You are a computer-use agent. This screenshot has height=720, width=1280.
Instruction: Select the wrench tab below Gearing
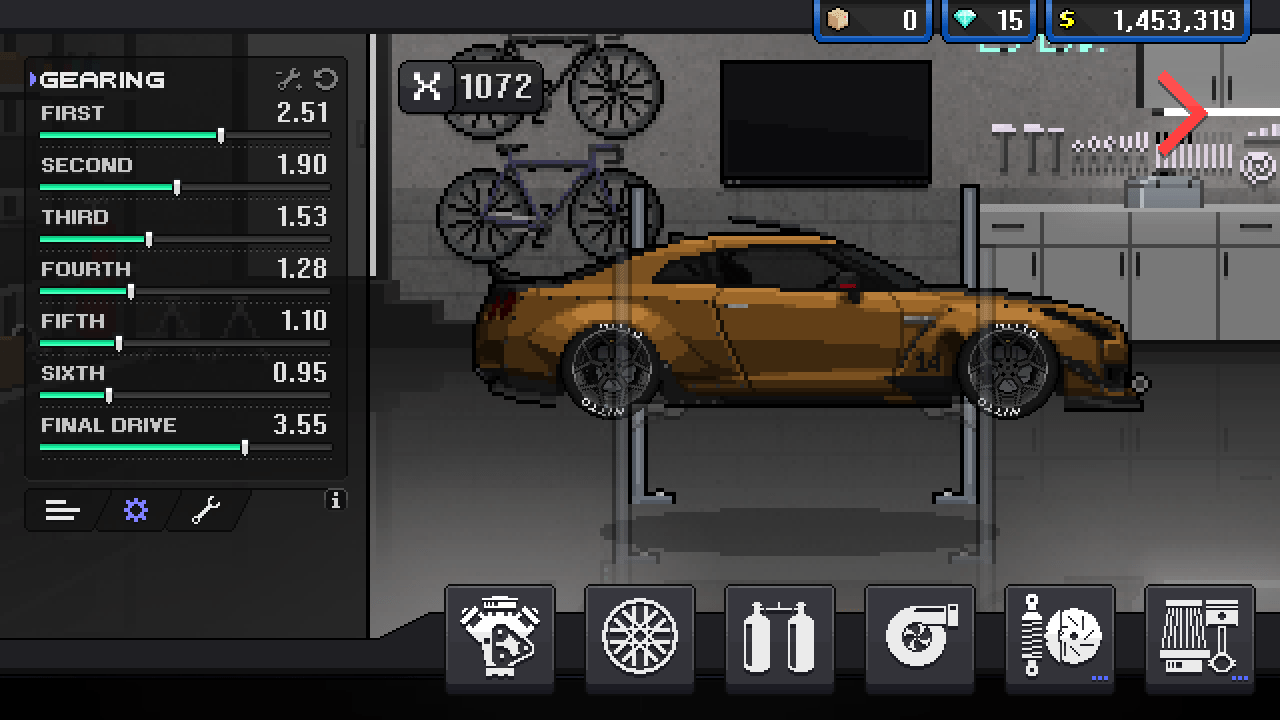[203, 510]
